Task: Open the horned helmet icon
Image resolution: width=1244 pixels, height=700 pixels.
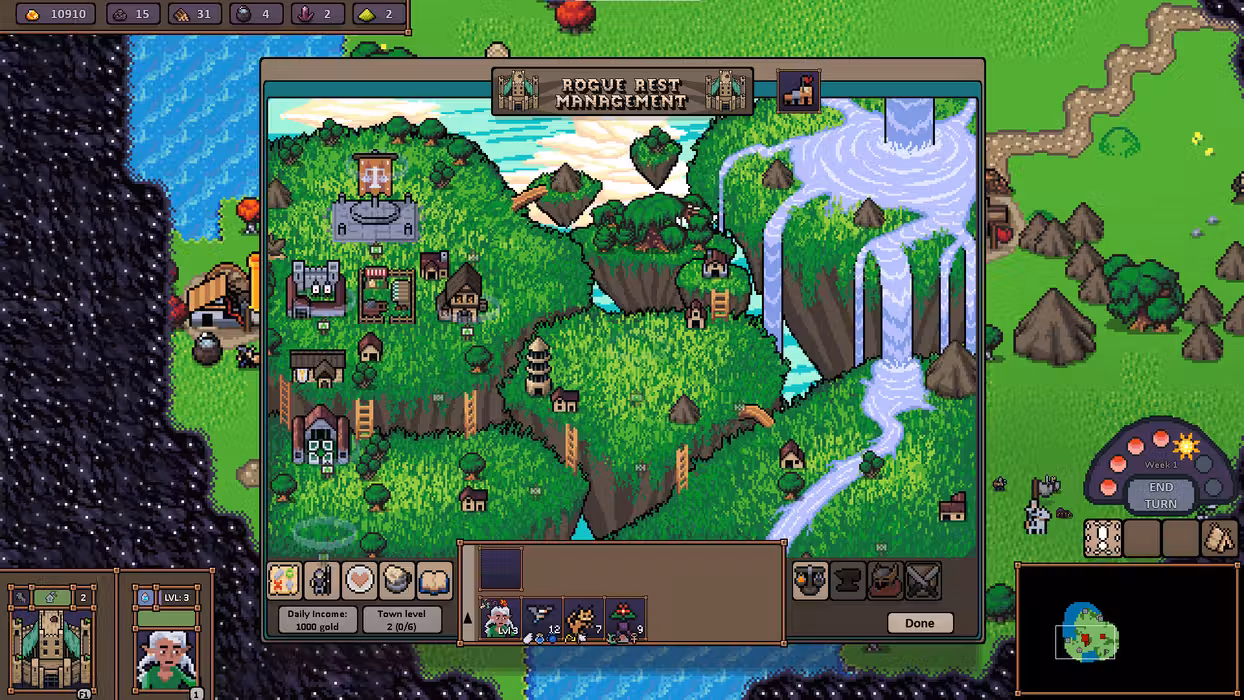Action: click(886, 581)
